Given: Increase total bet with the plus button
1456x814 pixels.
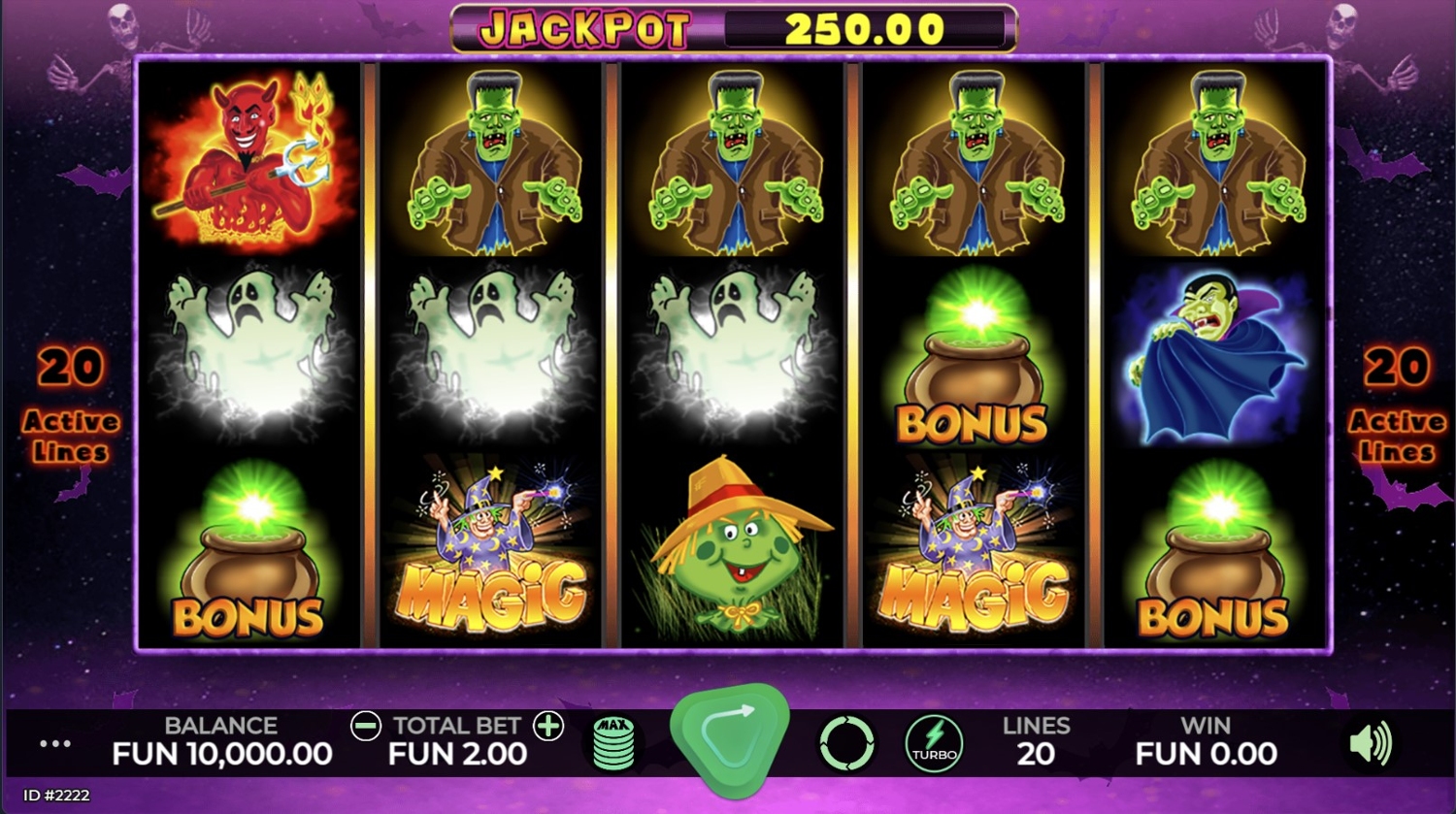Looking at the screenshot, I should [x=548, y=726].
